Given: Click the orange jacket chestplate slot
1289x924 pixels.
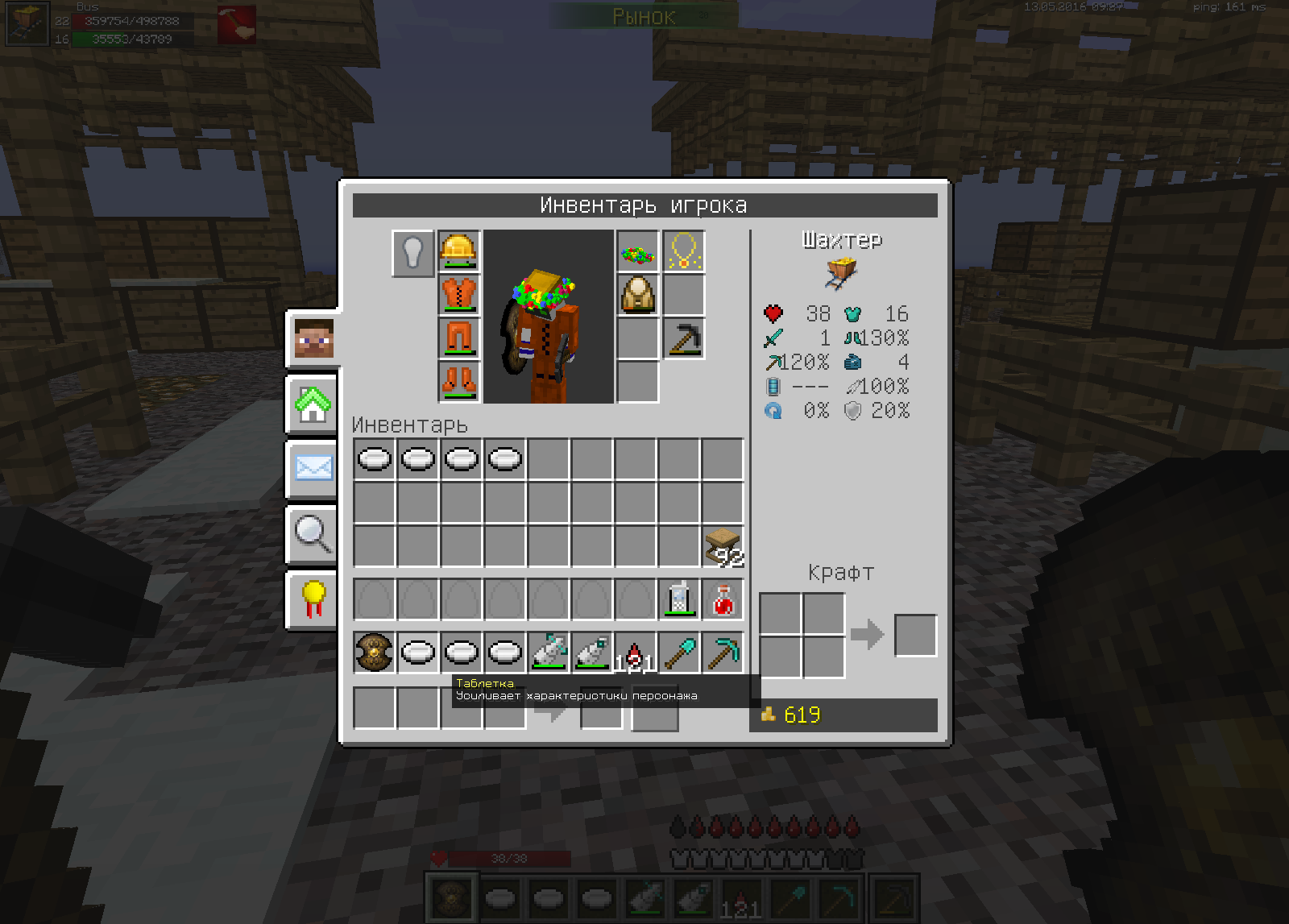Looking at the screenshot, I should (x=459, y=294).
